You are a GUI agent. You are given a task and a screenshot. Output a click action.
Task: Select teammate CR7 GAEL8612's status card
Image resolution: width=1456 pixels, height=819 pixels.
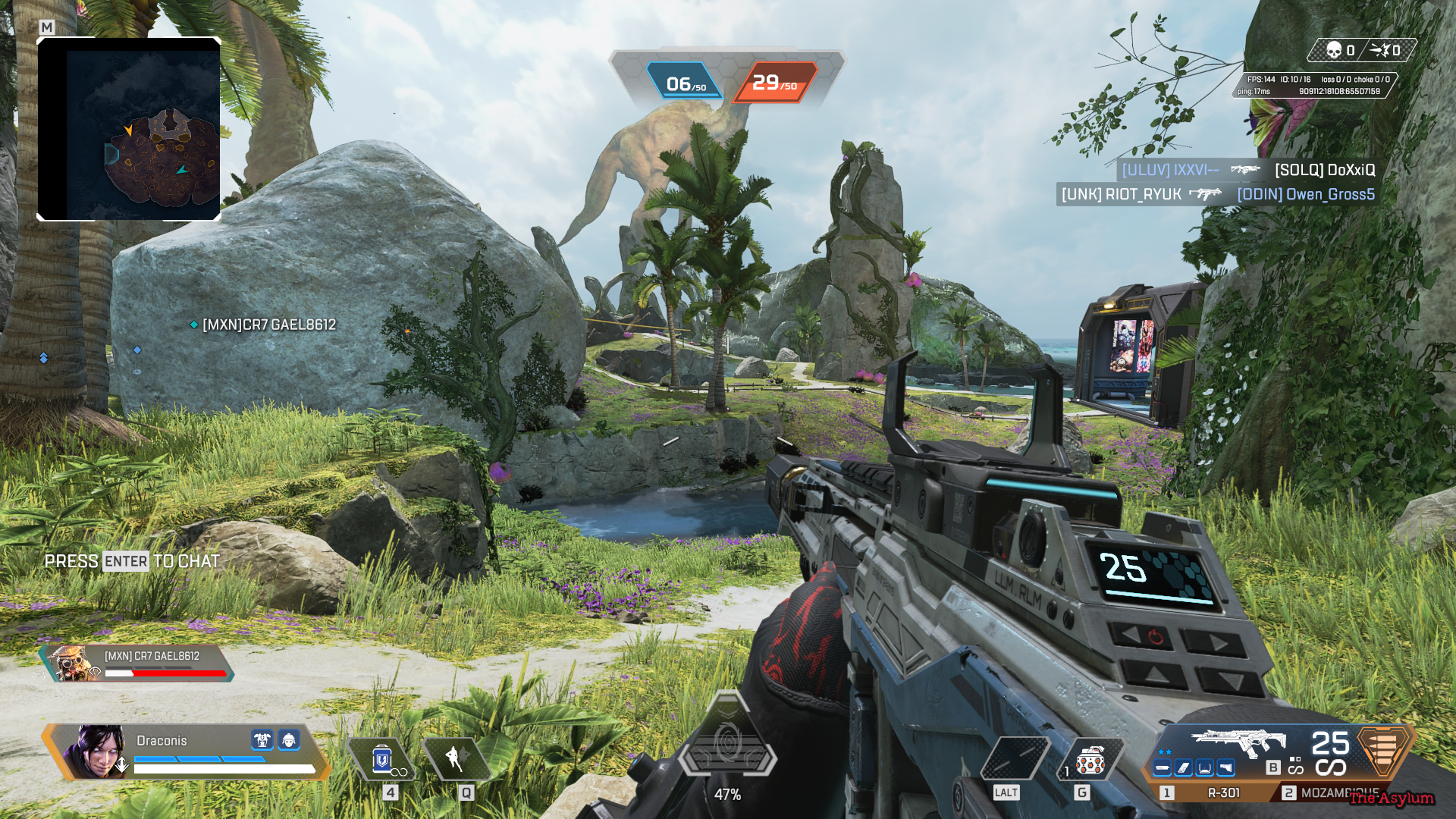click(136, 664)
